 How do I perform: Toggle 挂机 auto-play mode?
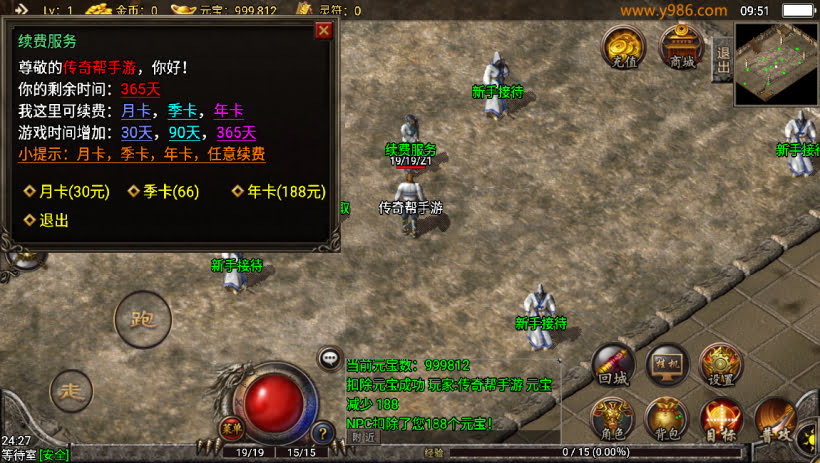pyautogui.click(x=666, y=366)
